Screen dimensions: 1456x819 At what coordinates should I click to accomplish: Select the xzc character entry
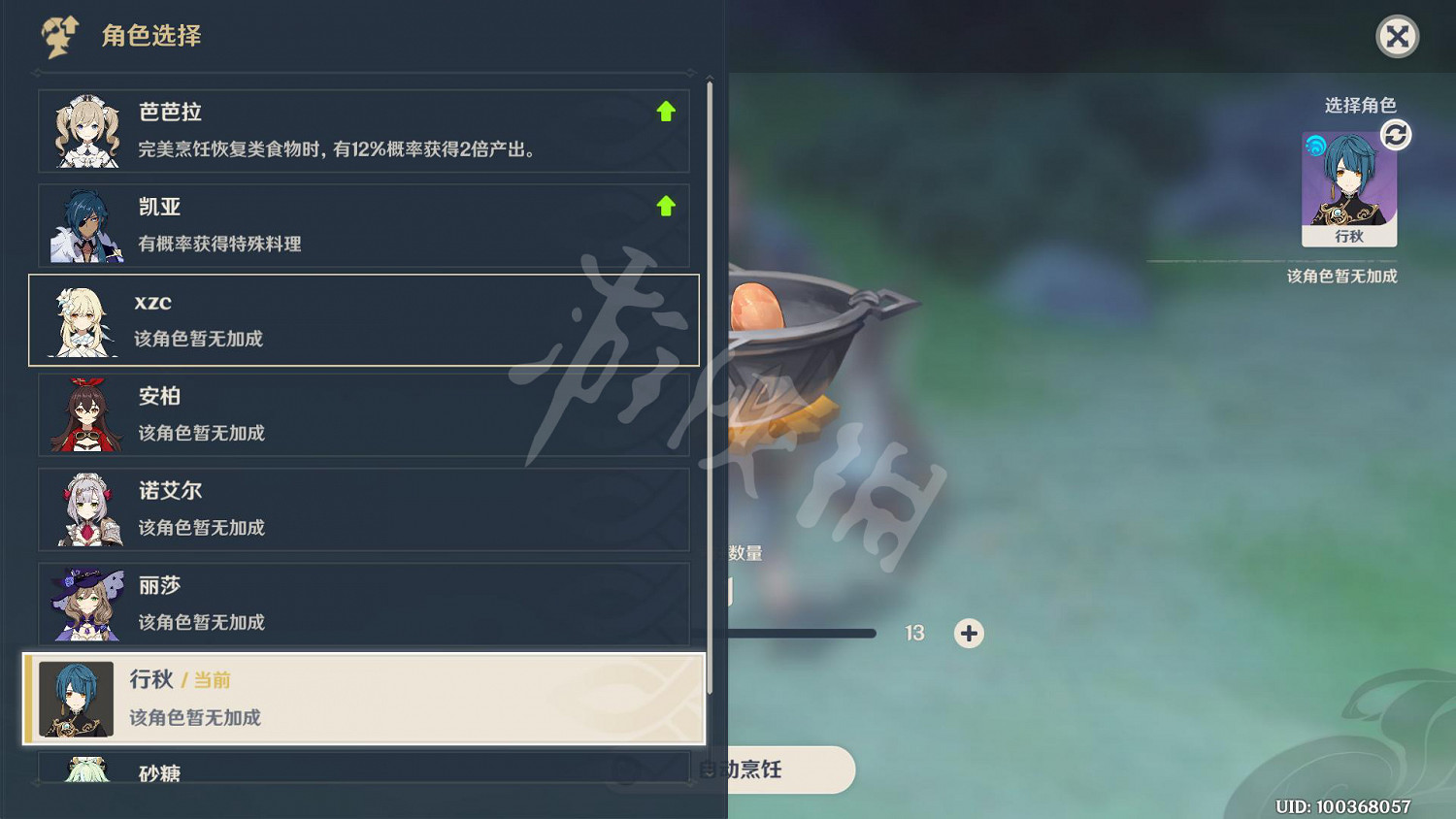[x=364, y=320]
